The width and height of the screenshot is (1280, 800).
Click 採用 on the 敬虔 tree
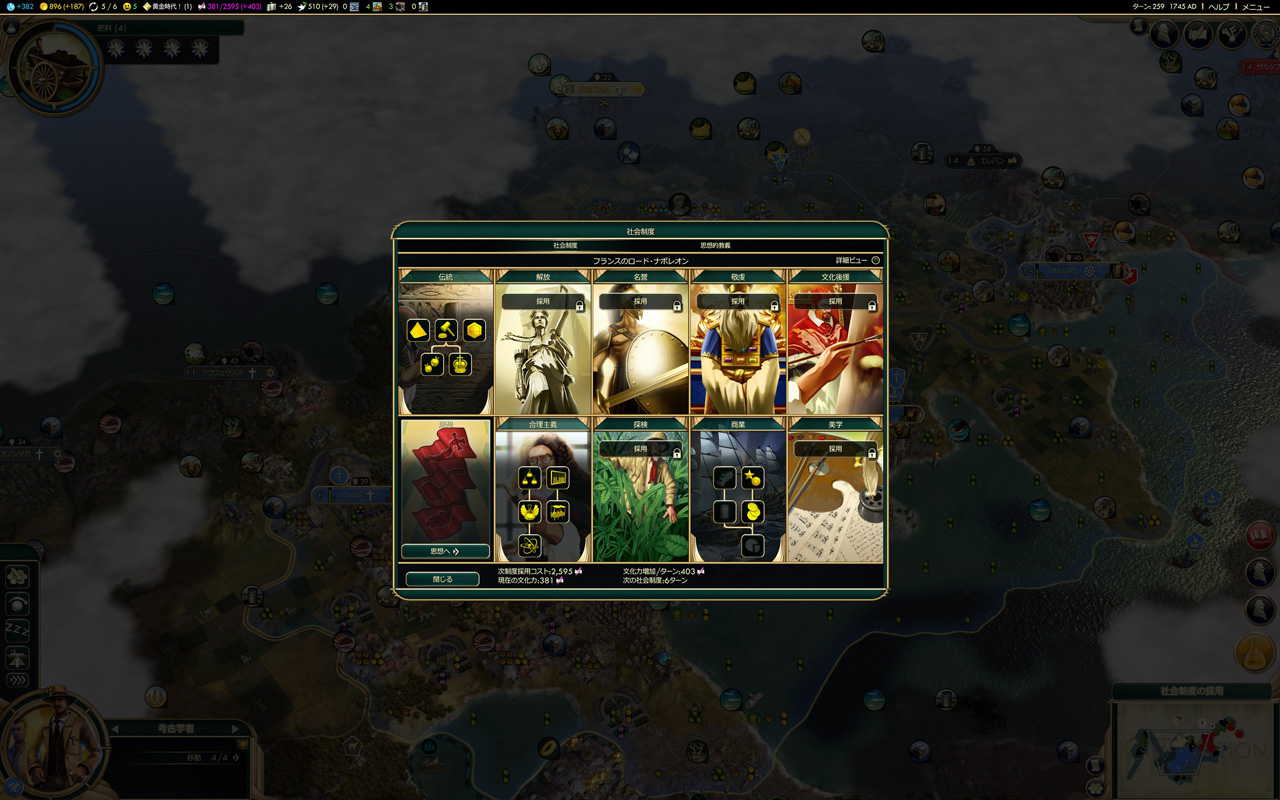pos(738,301)
